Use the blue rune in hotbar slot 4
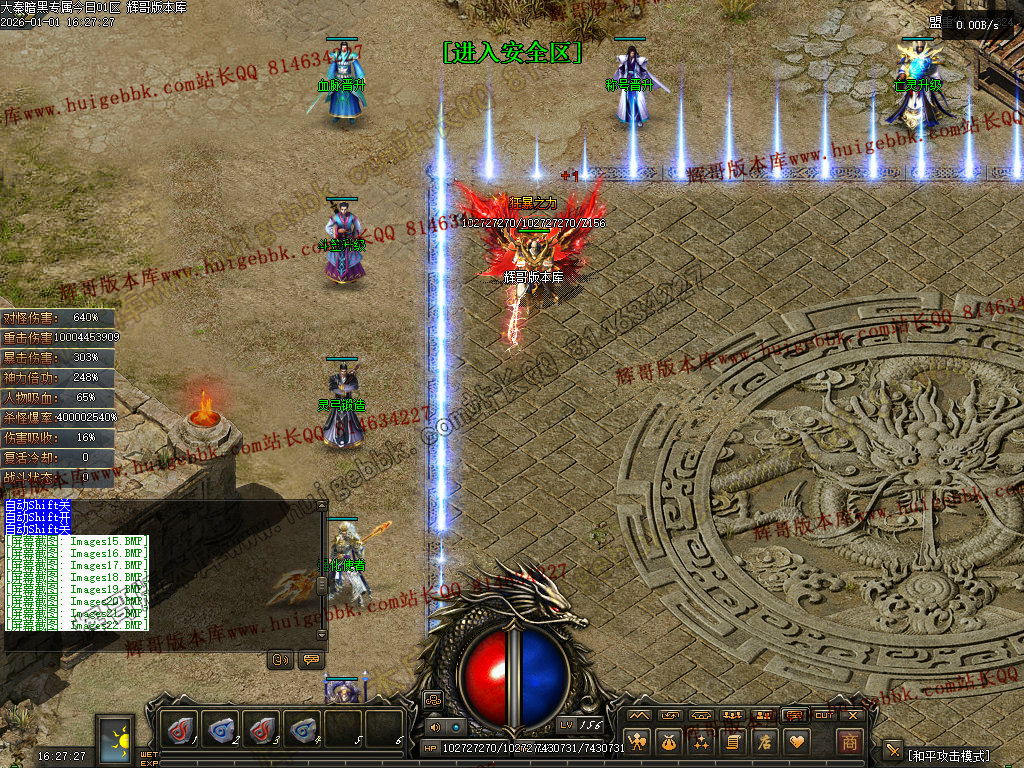1024x768 pixels. (x=302, y=730)
